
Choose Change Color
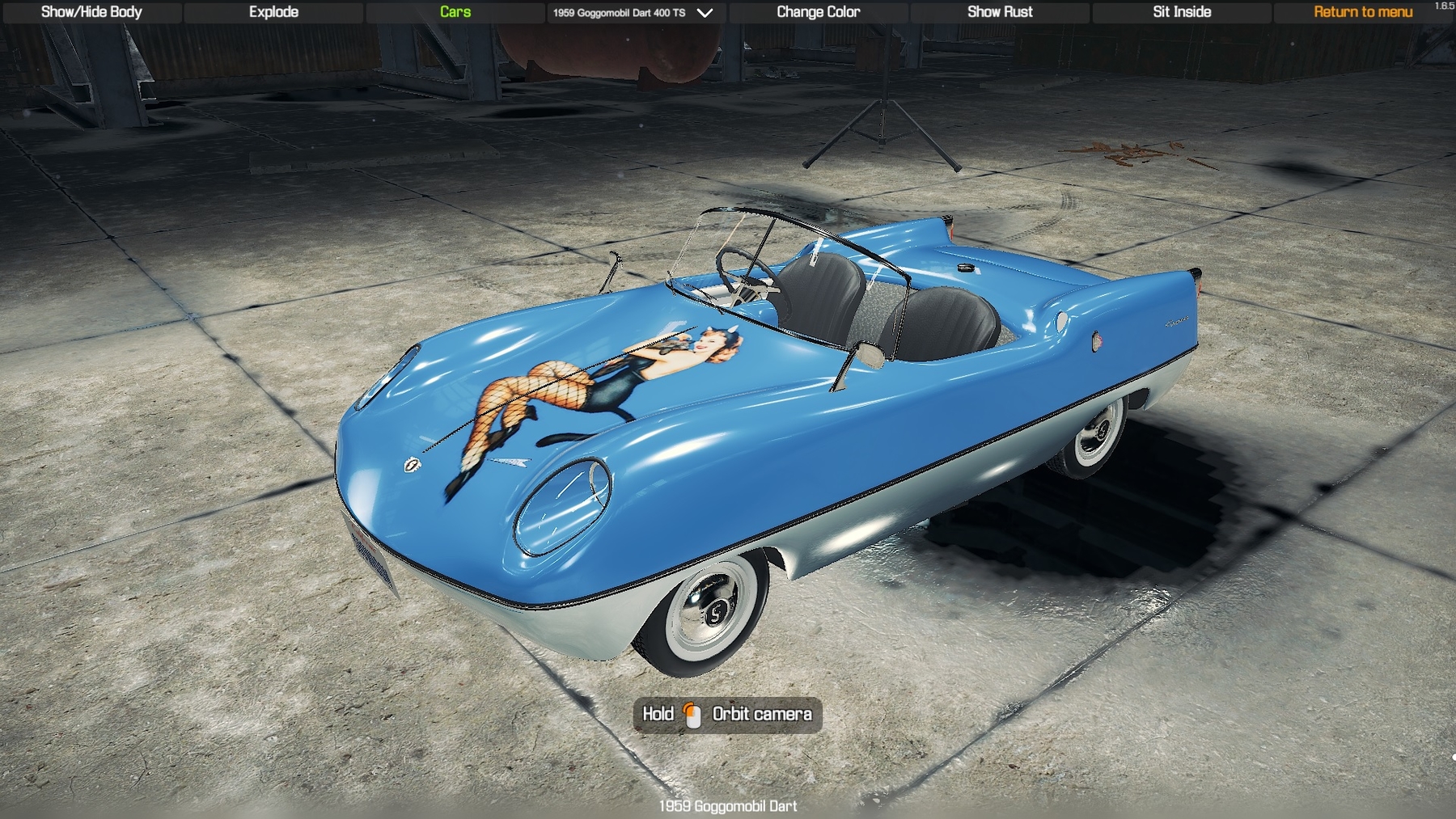(818, 12)
